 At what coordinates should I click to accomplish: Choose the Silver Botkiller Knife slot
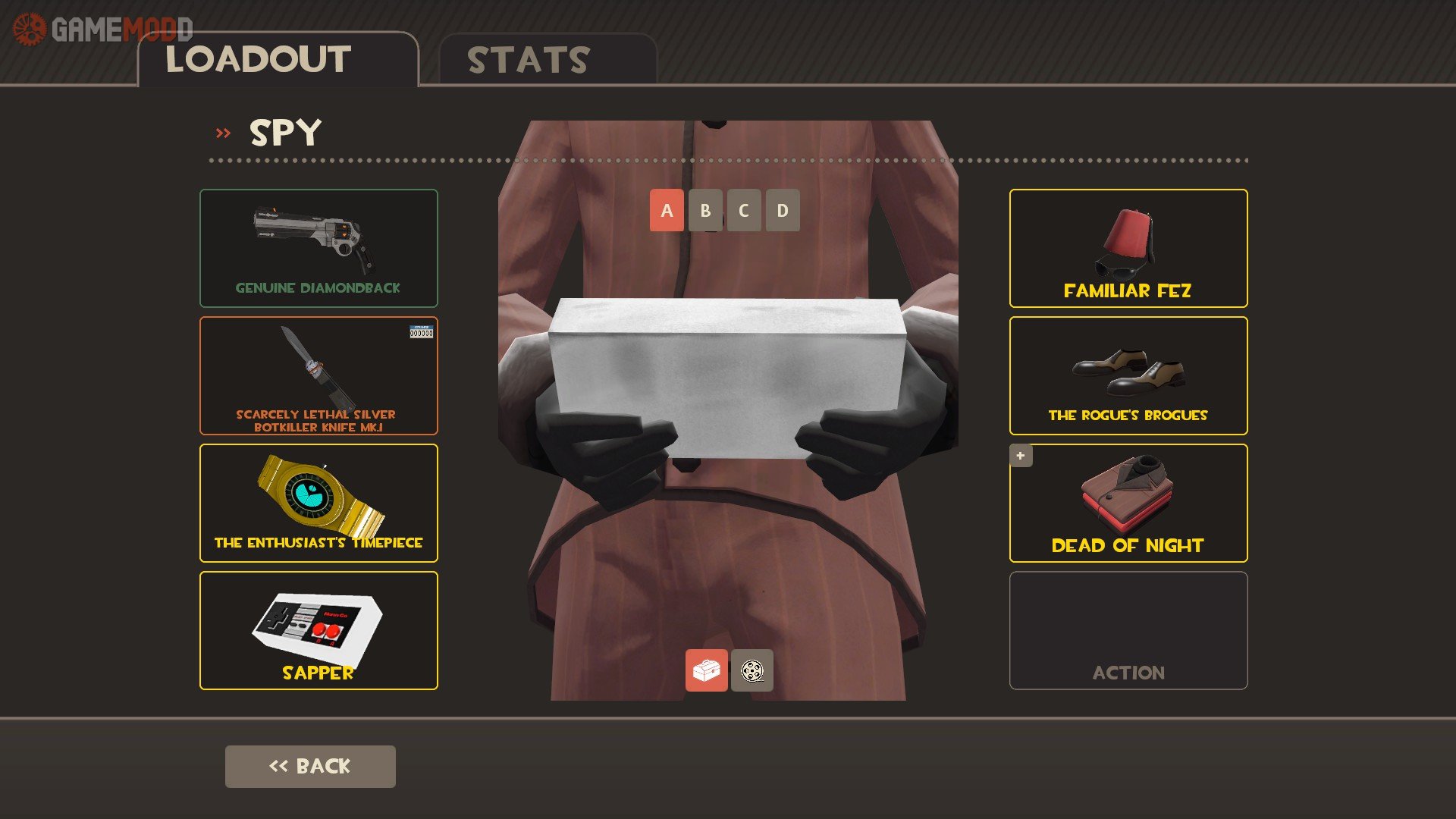(318, 375)
